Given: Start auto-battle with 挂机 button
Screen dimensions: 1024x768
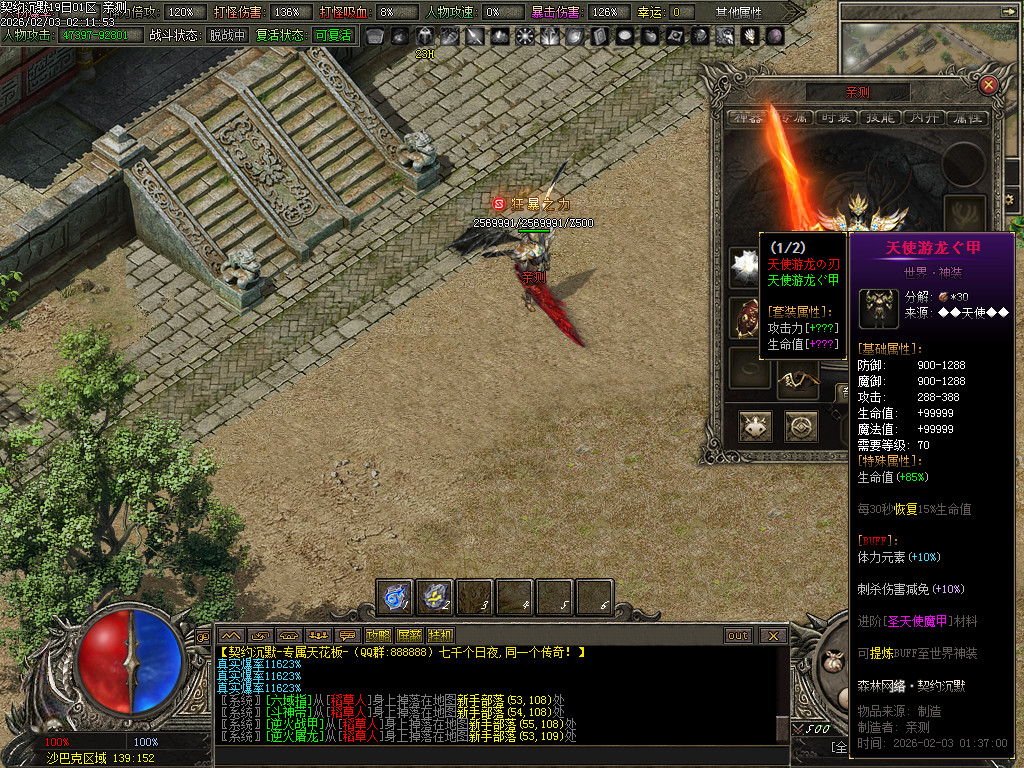Looking at the screenshot, I should (x=440, y=635).
